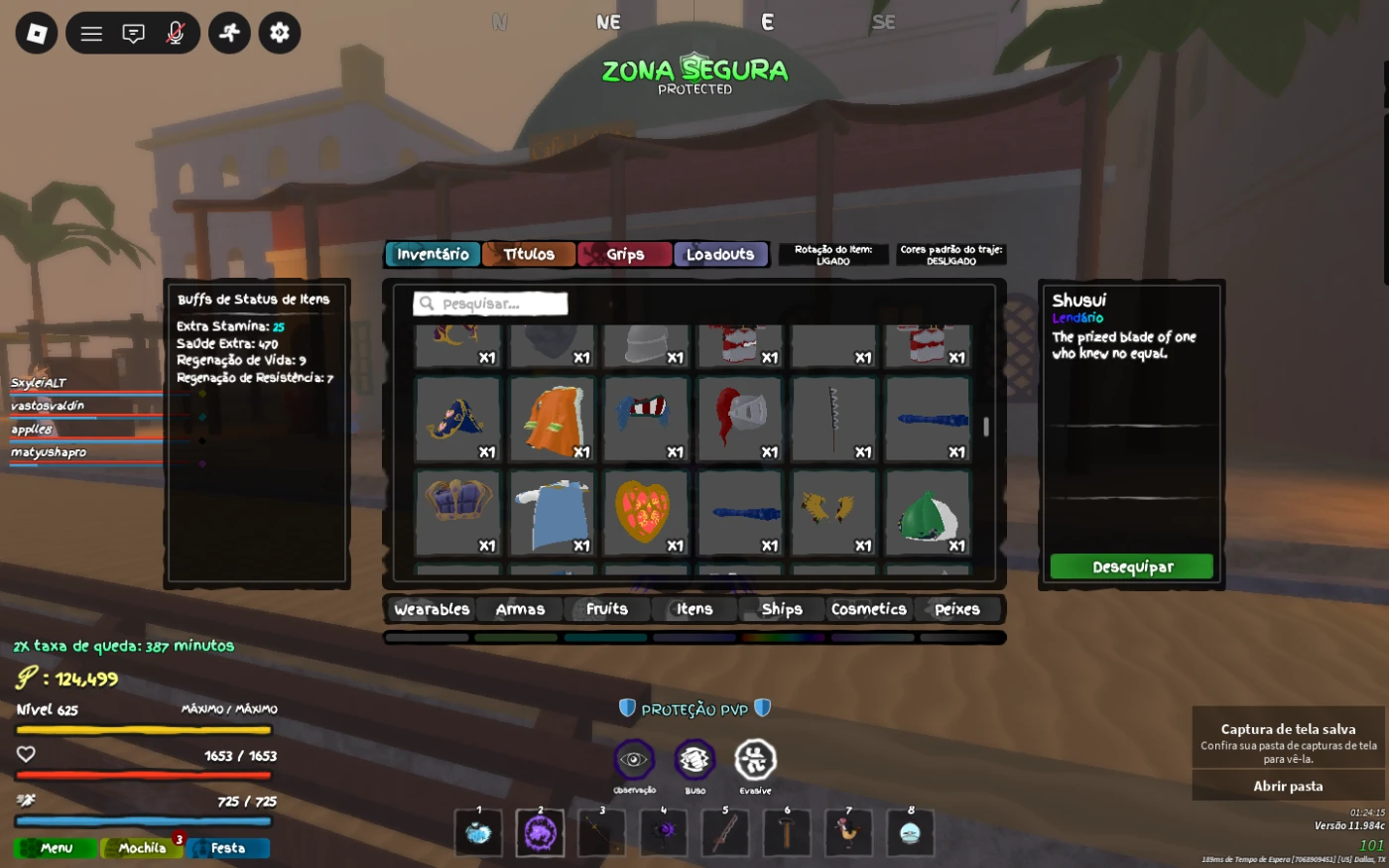Click the Pesquisar search field
The height and width of the screenshot is (868, 1389).
click(491, 304)
